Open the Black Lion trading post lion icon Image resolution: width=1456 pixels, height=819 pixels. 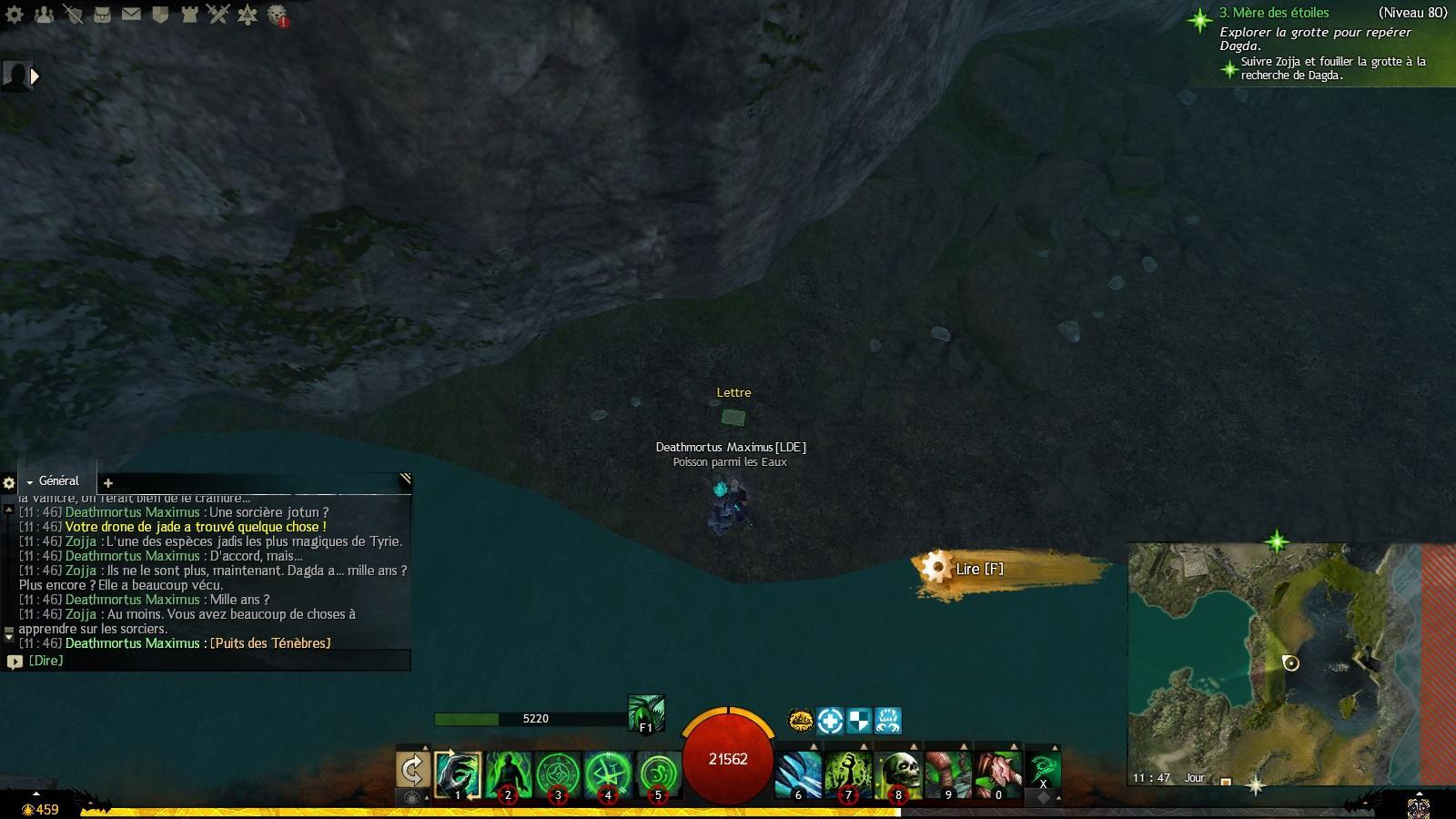tap(277, 15)
